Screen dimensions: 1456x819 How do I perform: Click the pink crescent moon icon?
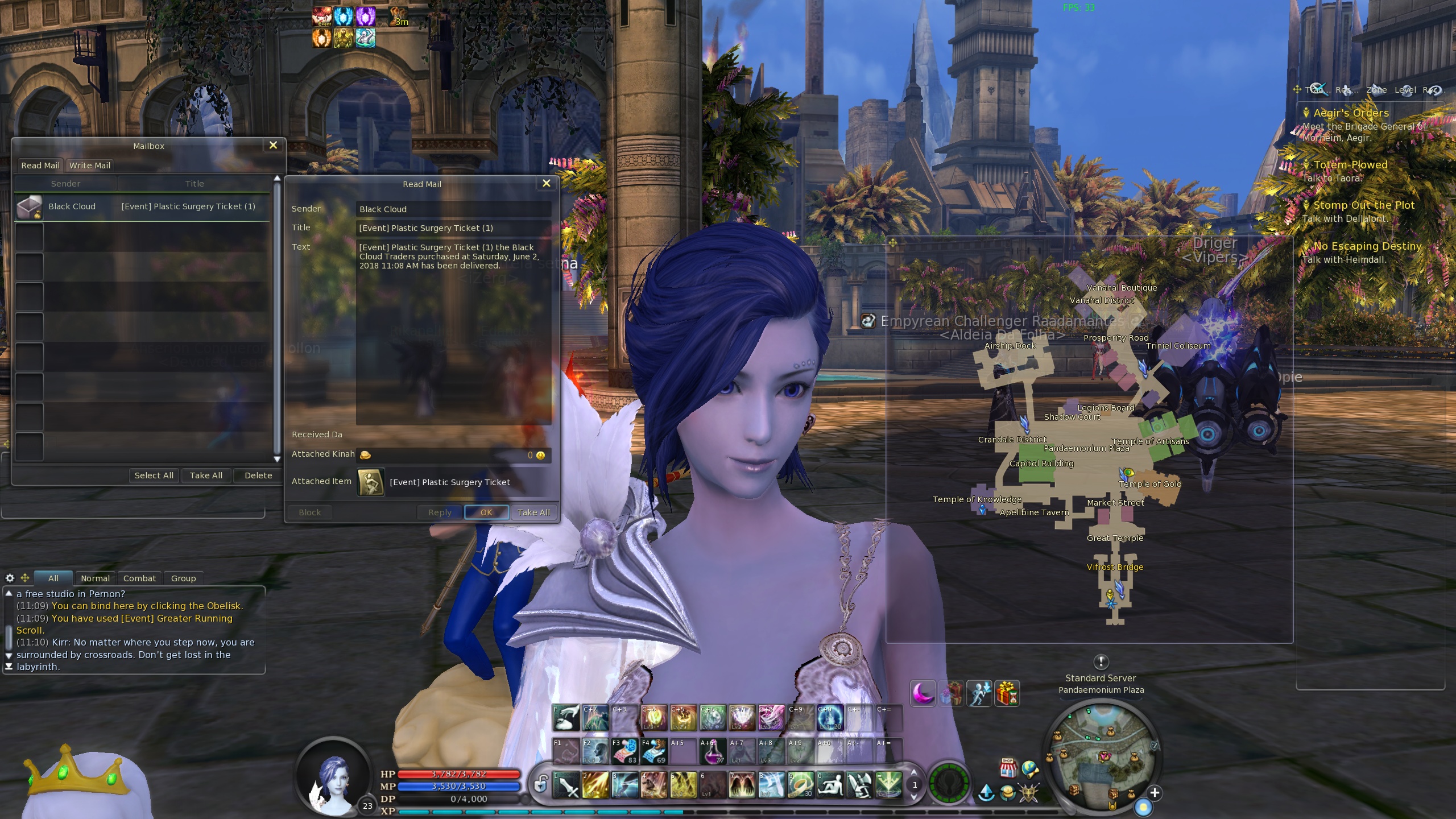[x=923, y=693]
